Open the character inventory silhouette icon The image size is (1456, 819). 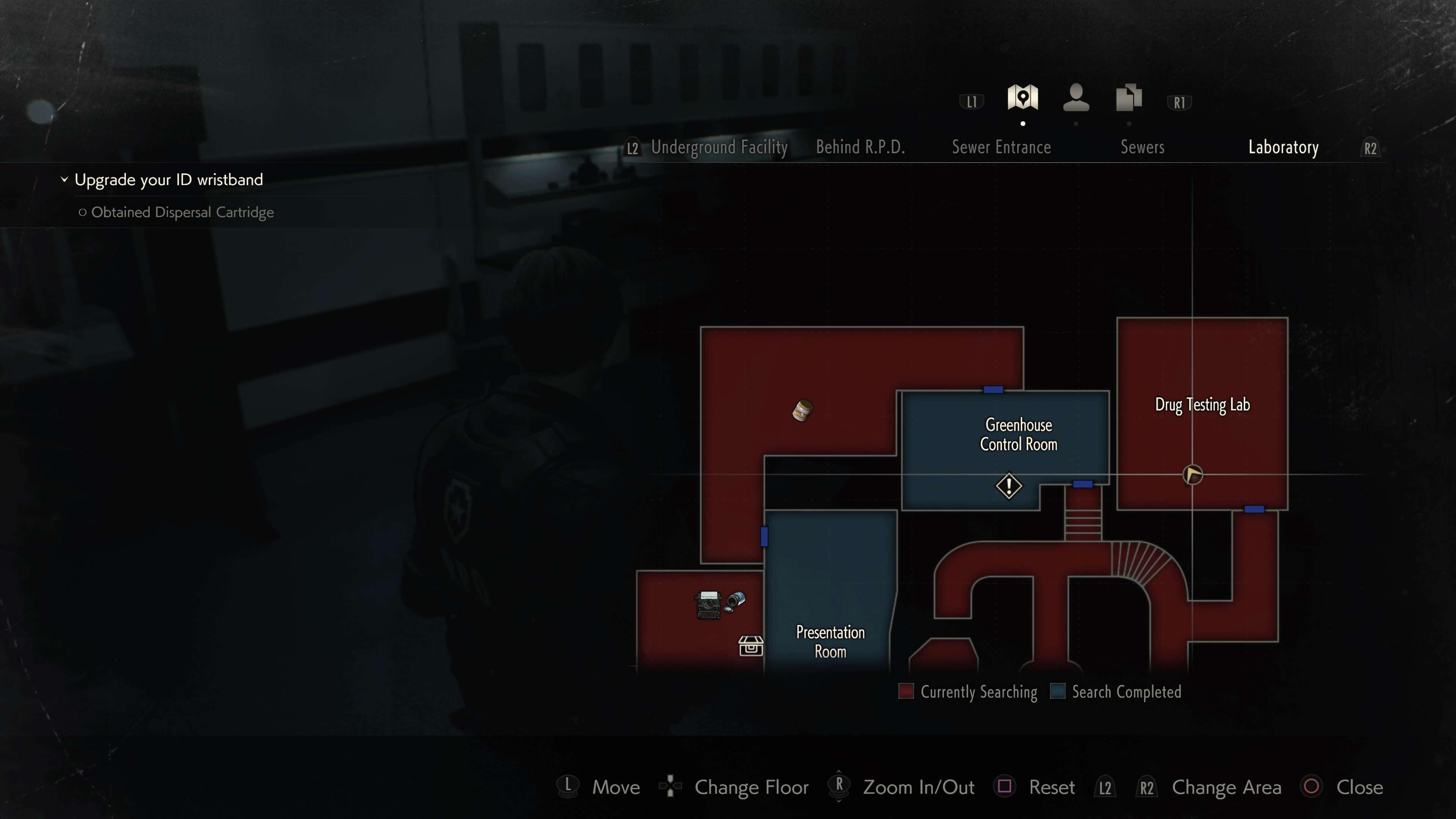[x=1076, y=98]
